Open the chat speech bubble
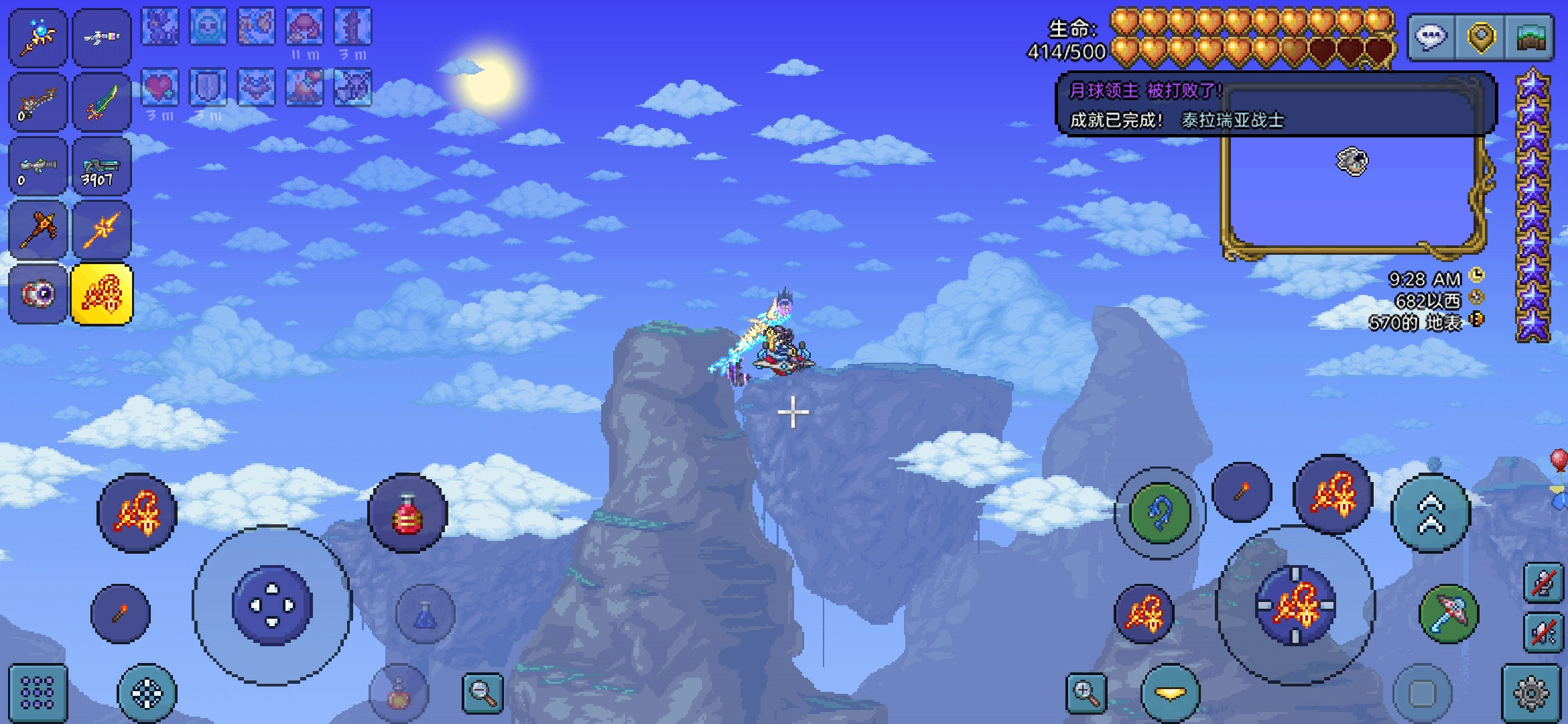 pos(1431,37)
